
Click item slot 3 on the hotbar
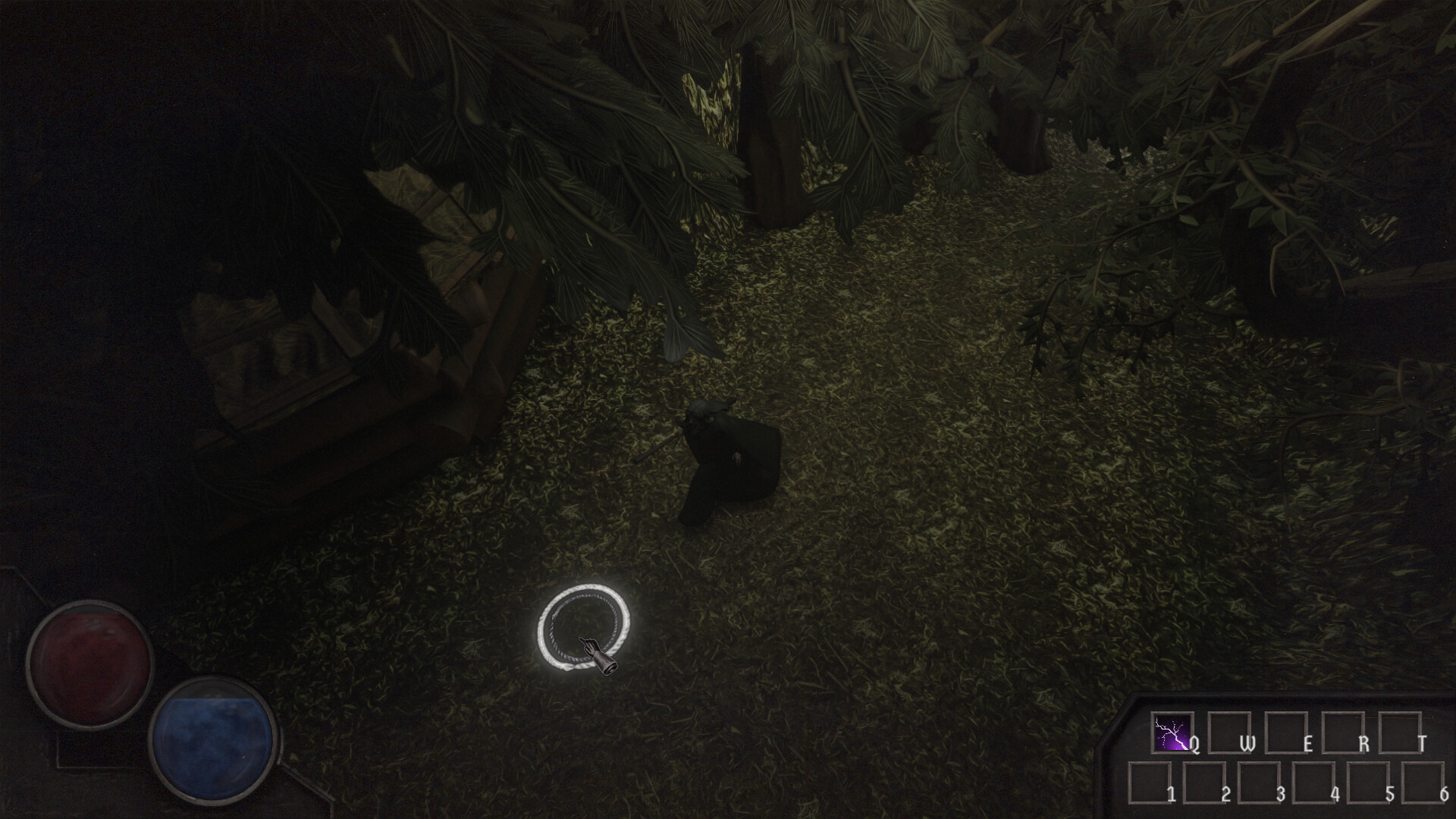point(1259,783)
